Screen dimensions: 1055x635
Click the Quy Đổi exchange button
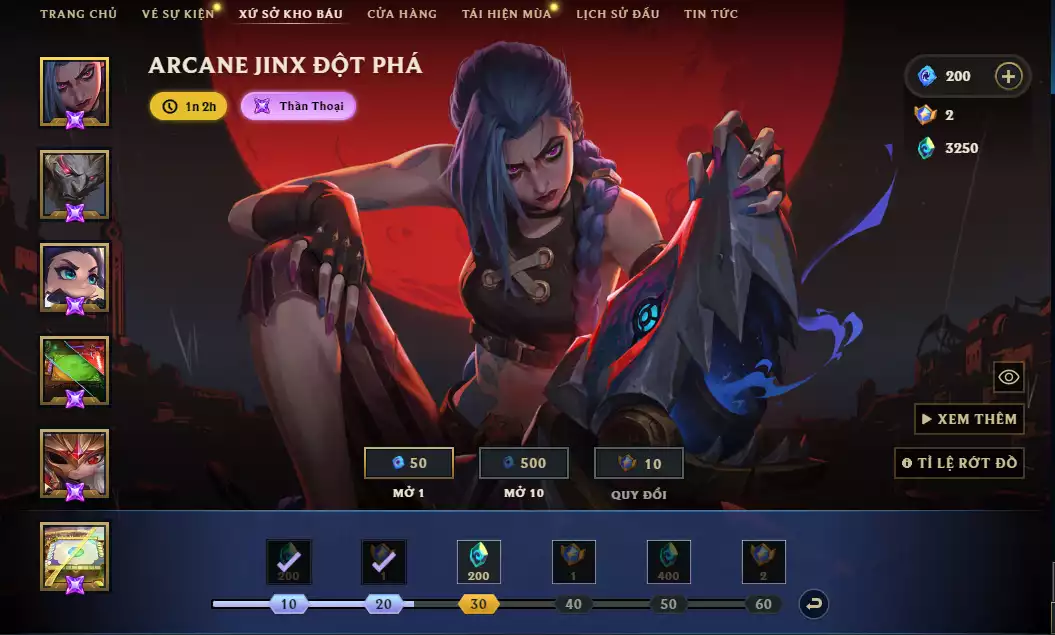(639, 463)
